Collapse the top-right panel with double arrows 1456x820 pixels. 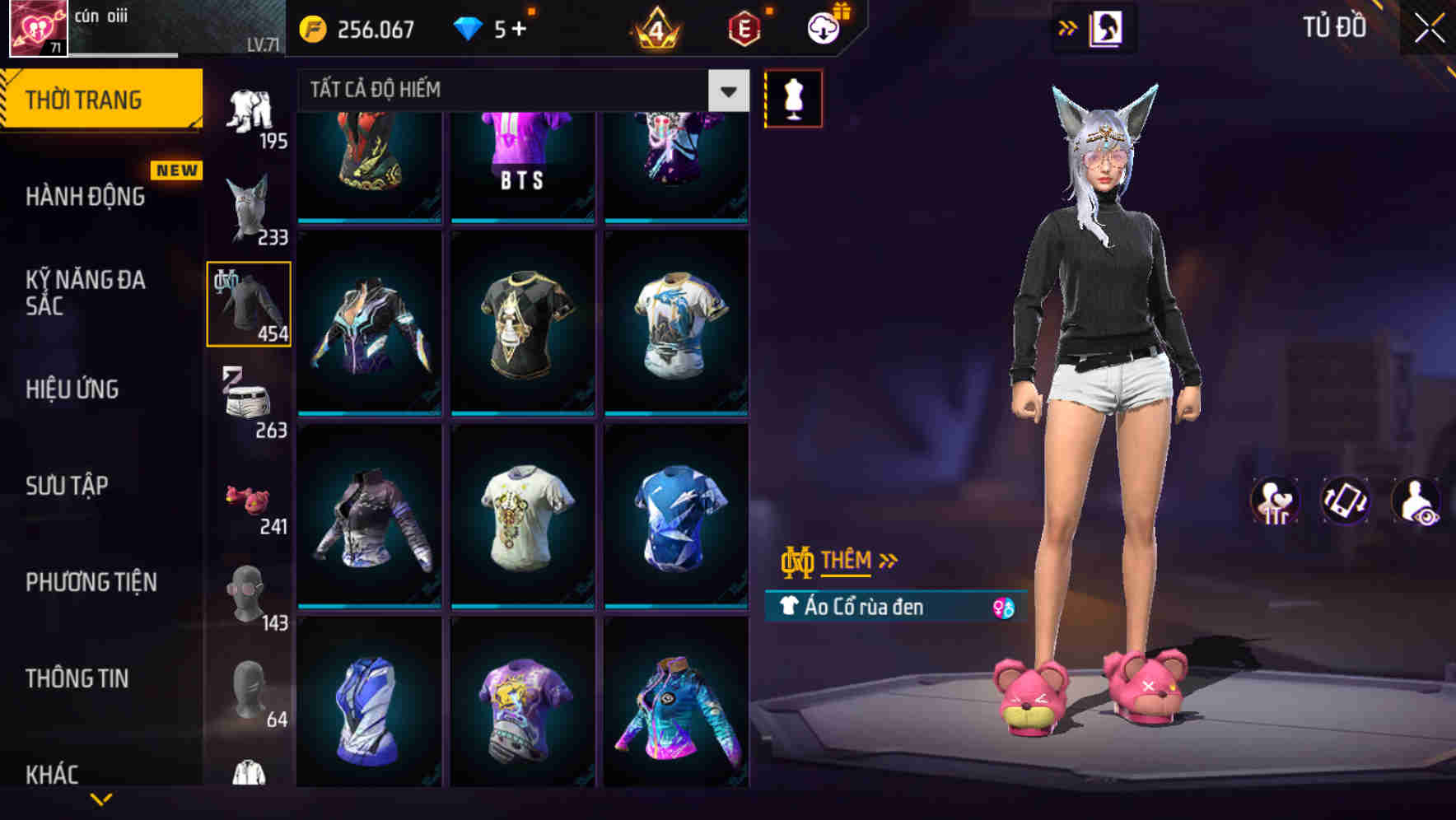click(1066, 28)
